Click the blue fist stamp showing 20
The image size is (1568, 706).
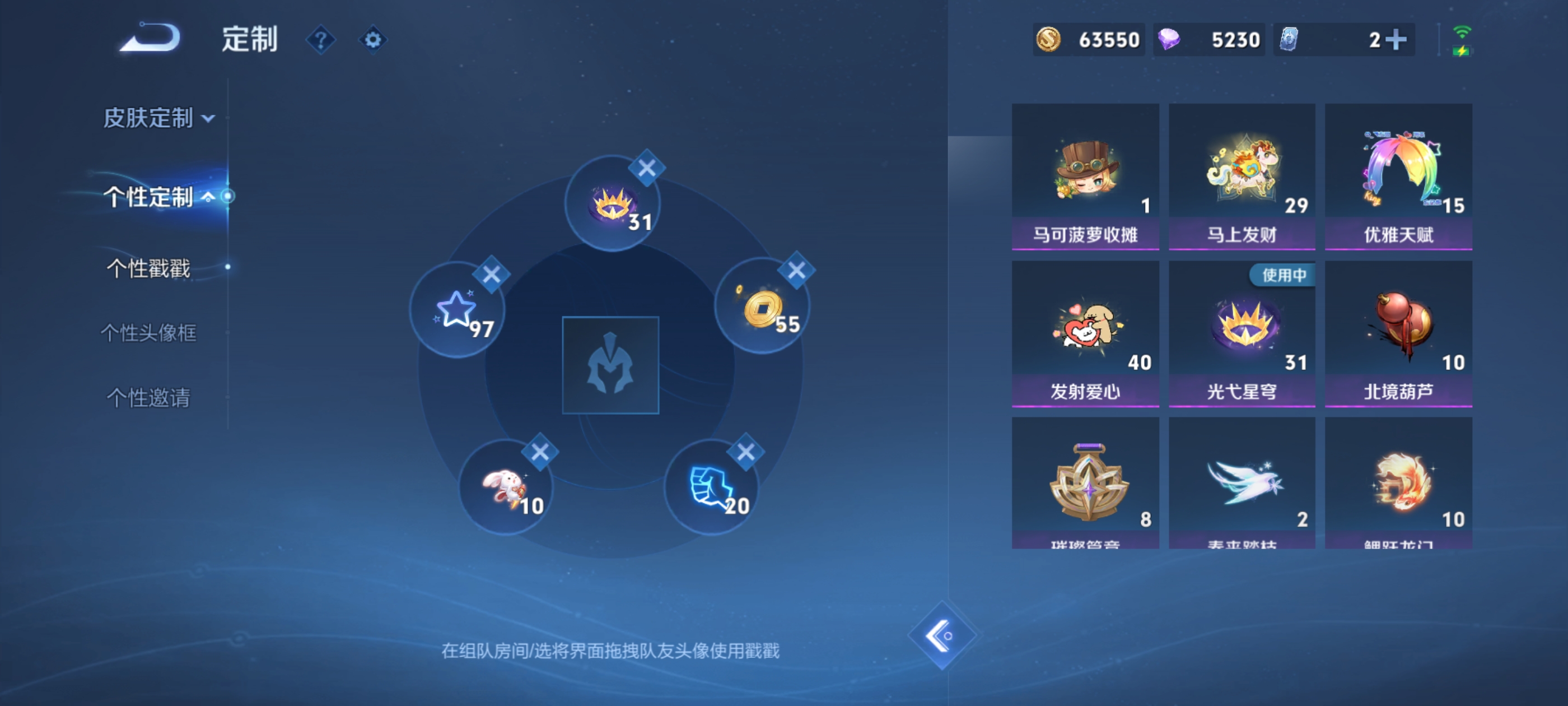coord(712,487)
